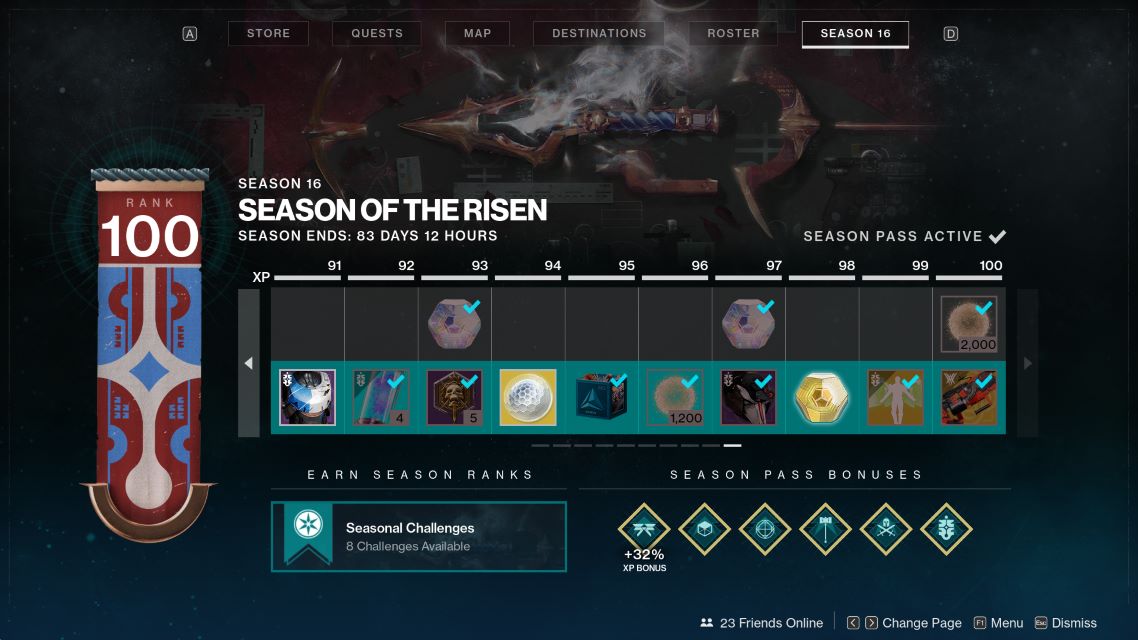Select the rank 96 reward marked 1,200
This screenshot has width=1138, height=640.
[x=675, y=397]
